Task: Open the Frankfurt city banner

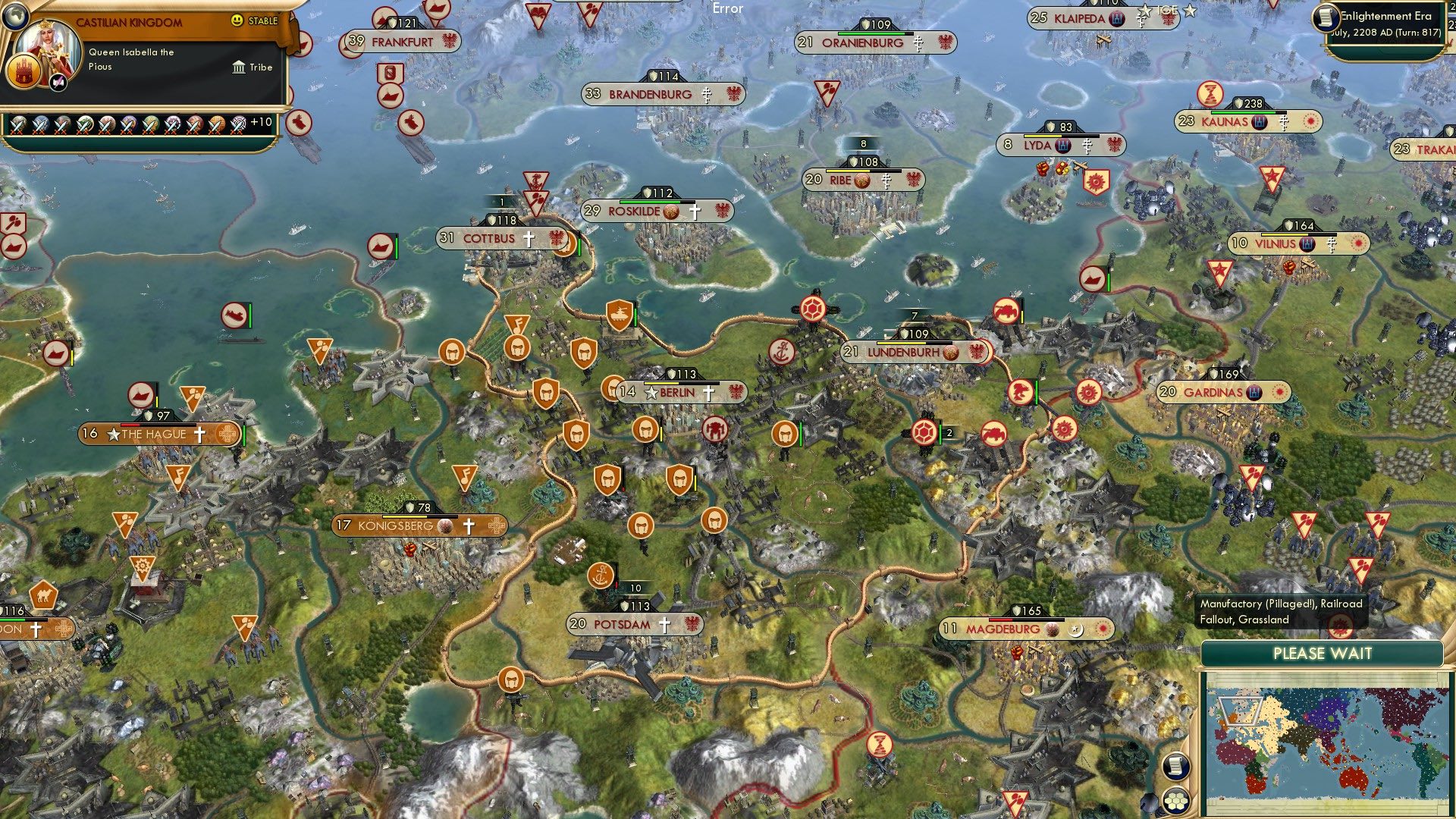Action: click(x=400, y=42)
